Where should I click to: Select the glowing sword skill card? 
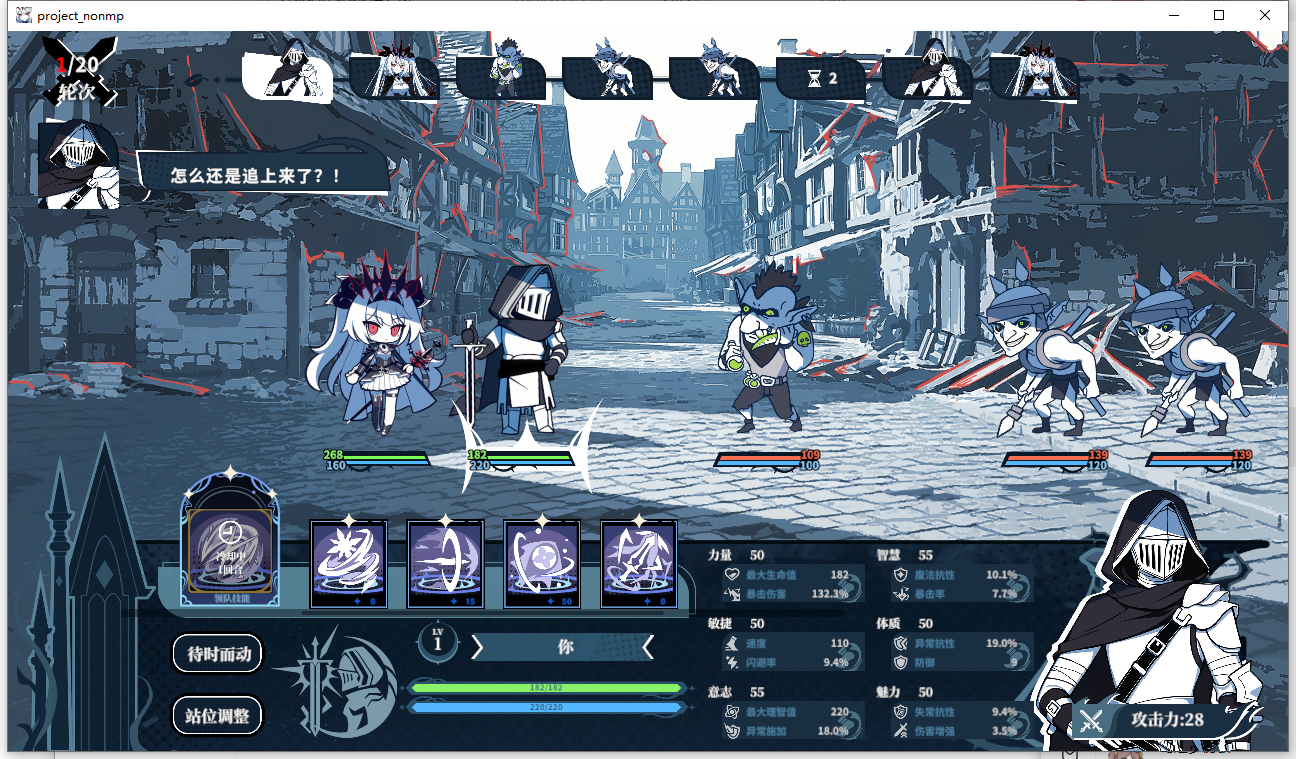[x=638, y=563]
